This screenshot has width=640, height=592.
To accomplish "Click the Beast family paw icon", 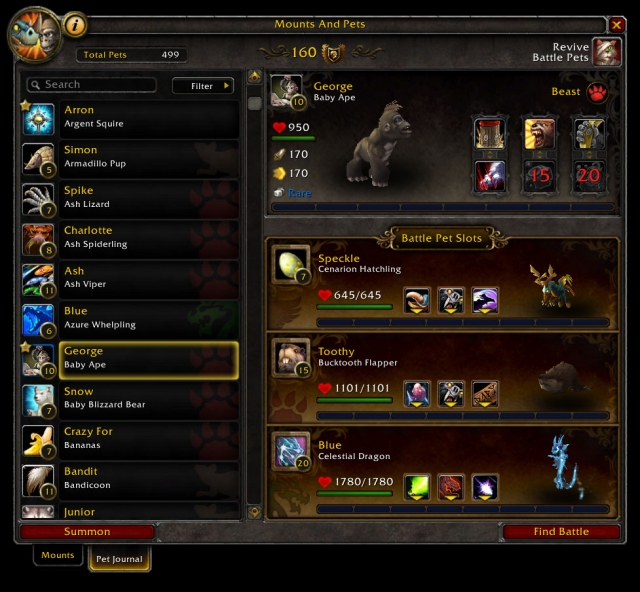I will point(598,93).
